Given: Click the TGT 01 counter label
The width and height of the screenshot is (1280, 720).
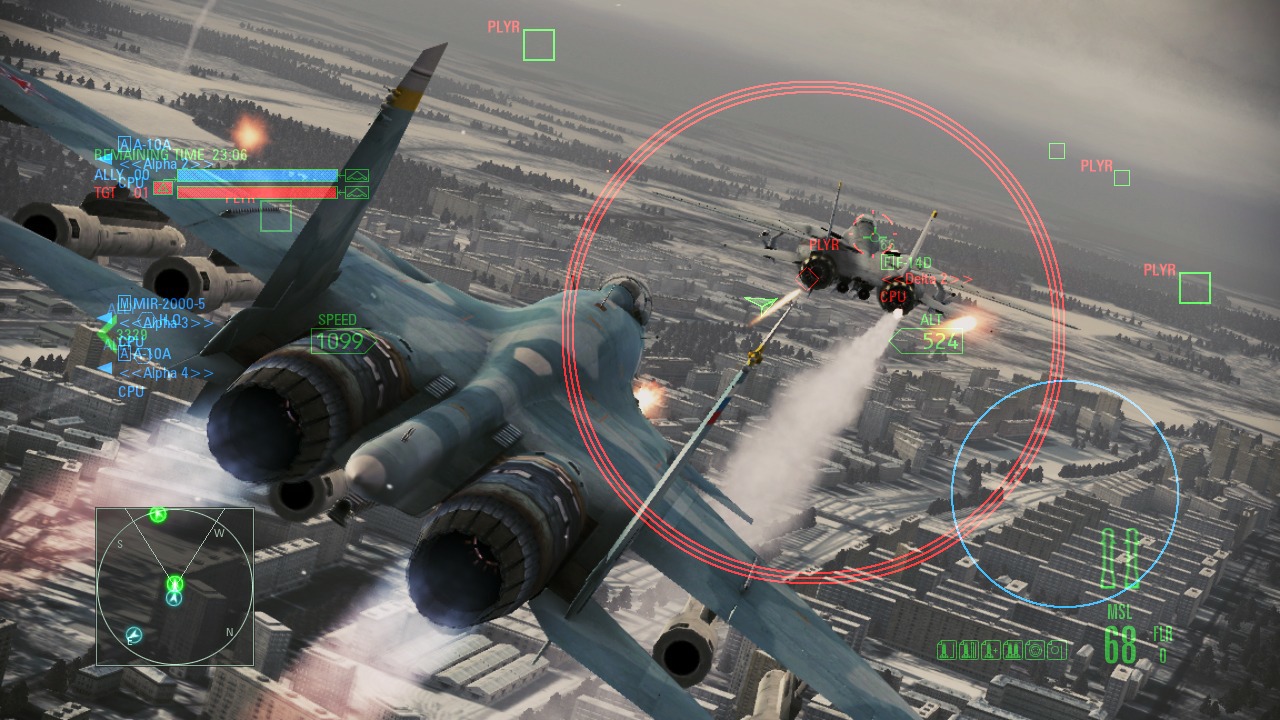Looking at the screenshot, I should [x=120, y=192].
